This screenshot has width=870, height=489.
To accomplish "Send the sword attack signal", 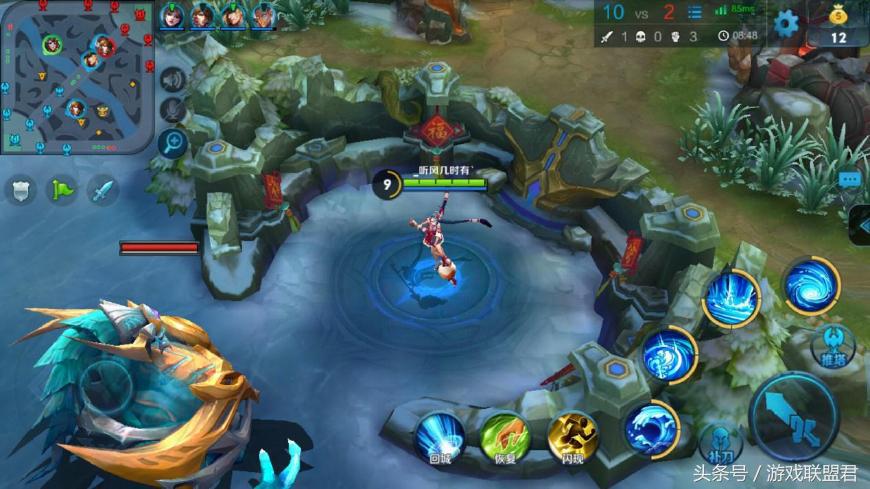I will click(x=102, y=190).
